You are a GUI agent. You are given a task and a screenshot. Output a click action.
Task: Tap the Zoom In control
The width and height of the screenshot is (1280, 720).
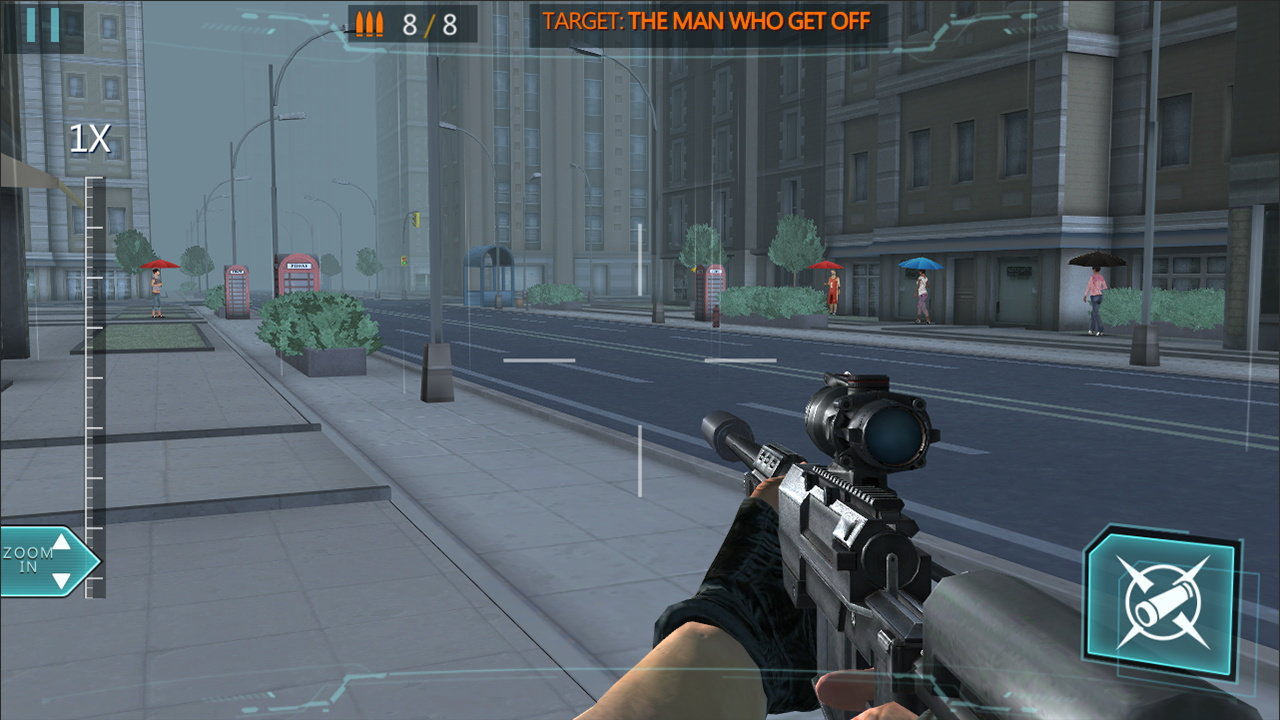pyautogui.click(x=47, y=561)
